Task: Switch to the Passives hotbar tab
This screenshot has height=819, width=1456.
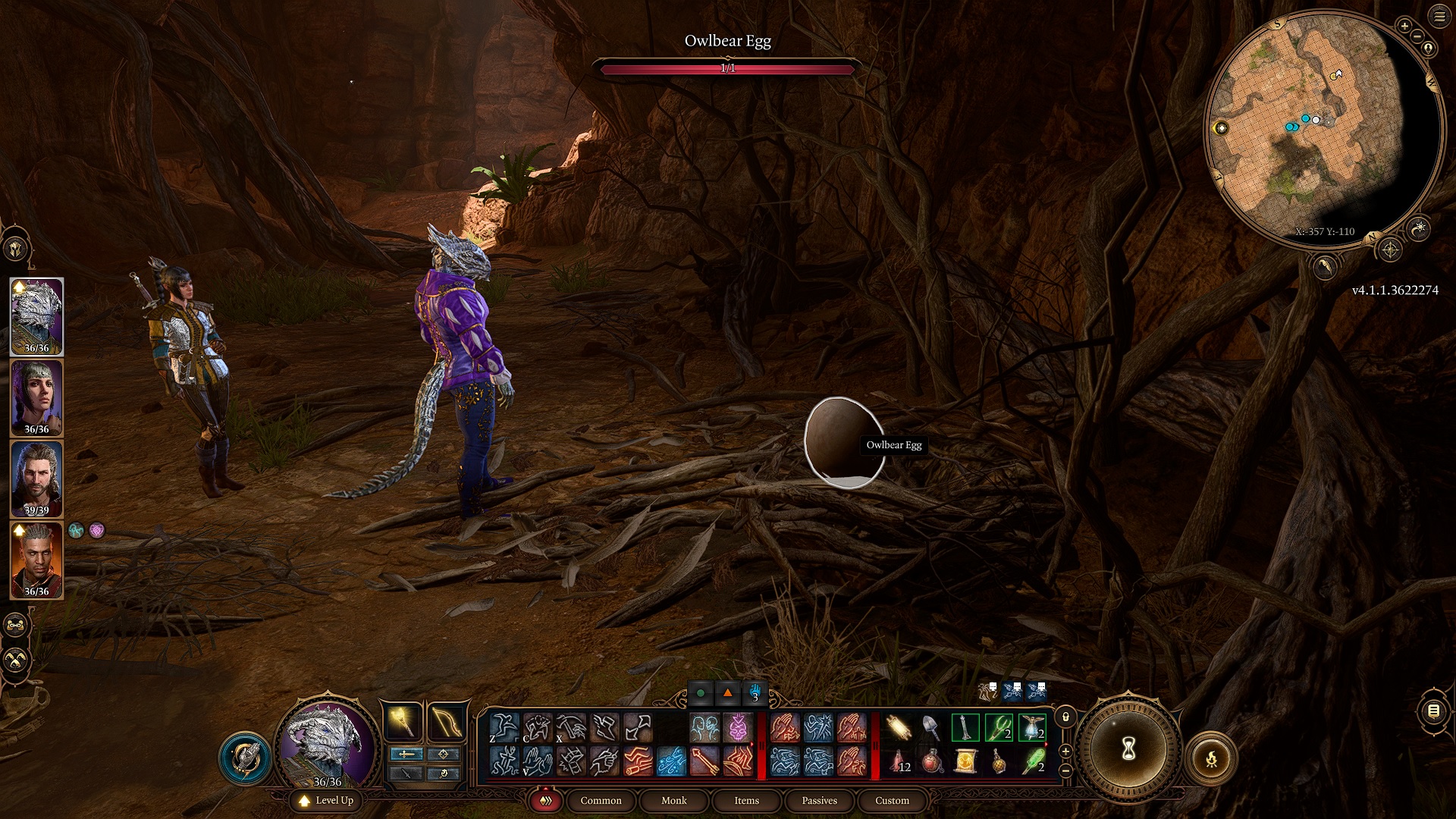Action: click(818, 800)
